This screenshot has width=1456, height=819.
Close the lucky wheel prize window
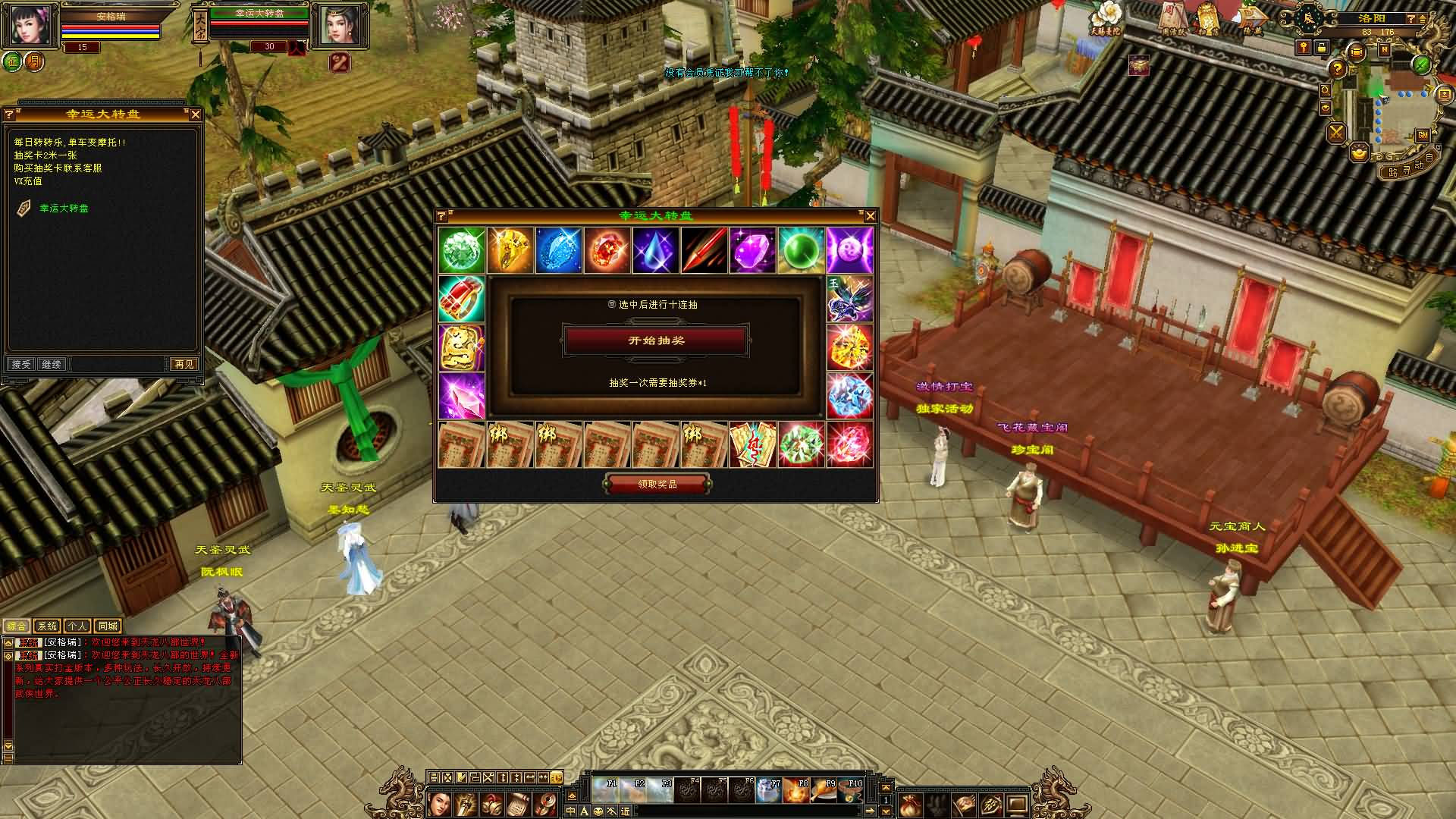point(870,216)
